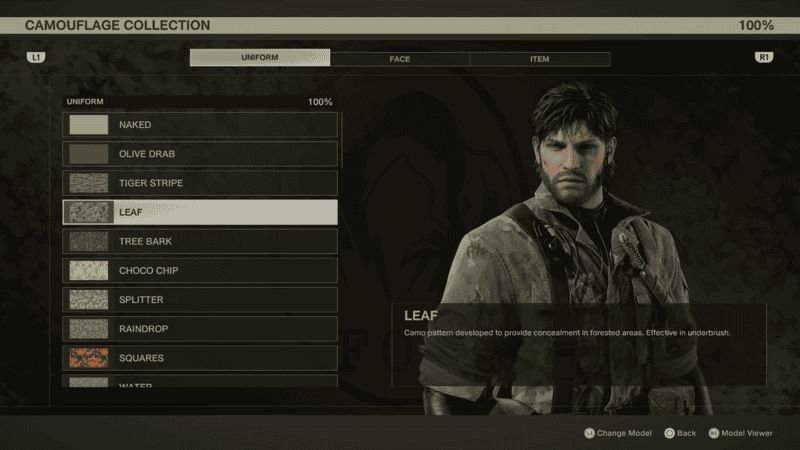Select the Naked uniform entry

pyautogui.click(x=200, y=125)
